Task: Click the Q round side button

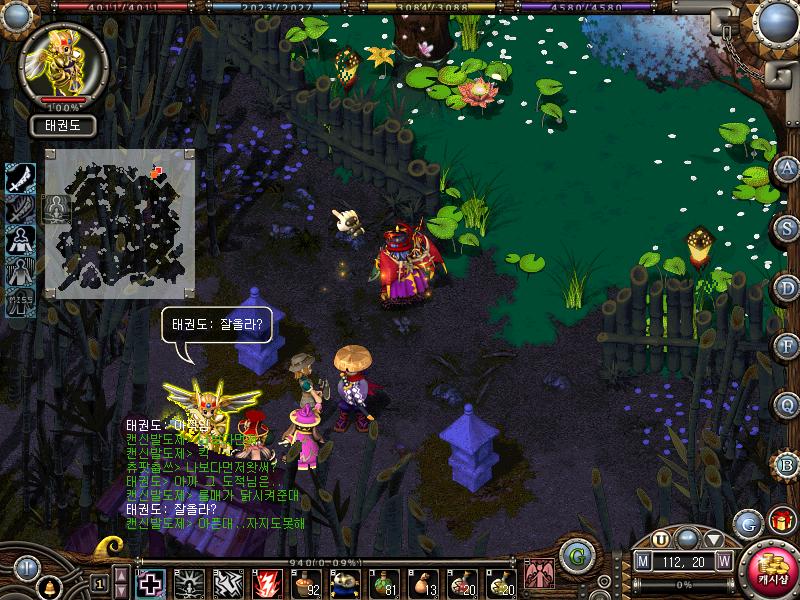Action: (x=787, y=405)
